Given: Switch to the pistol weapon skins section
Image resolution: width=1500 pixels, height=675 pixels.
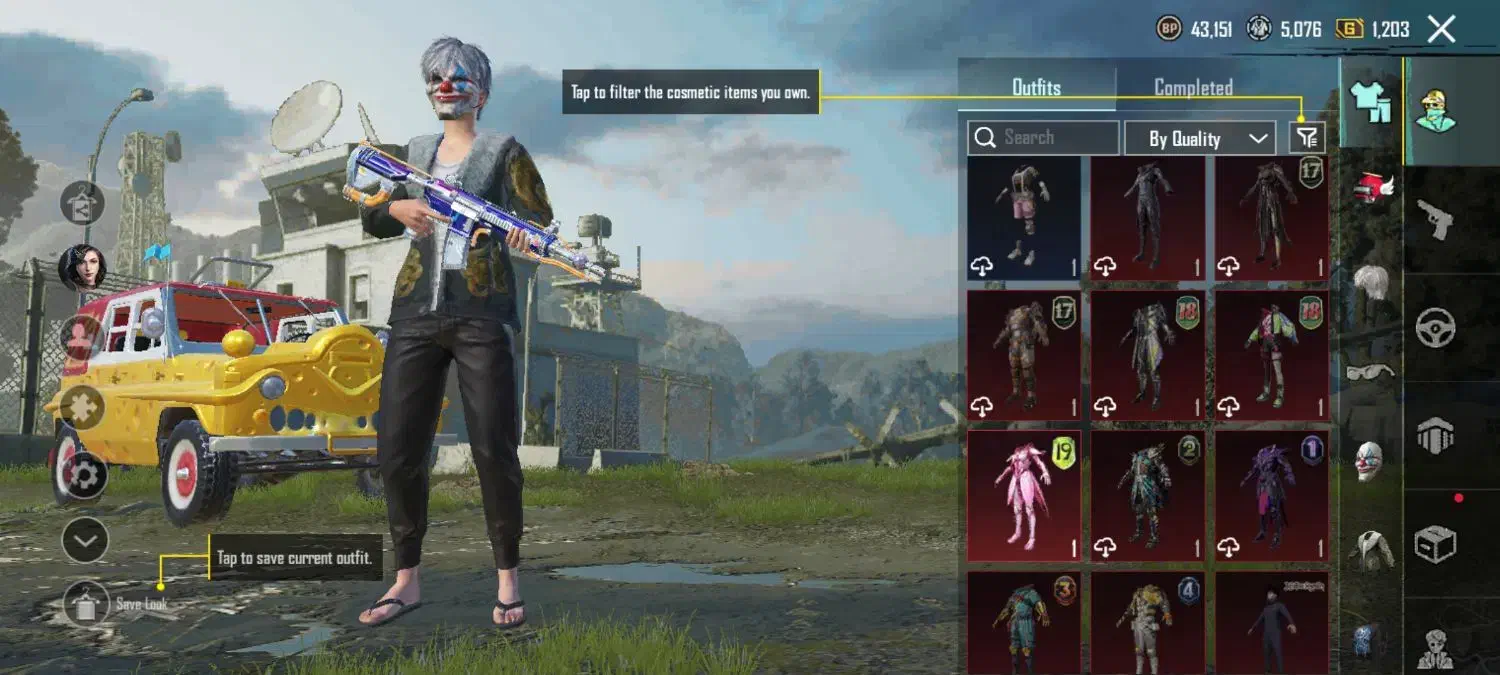Looking at the screenshot, I should [1436, 218].
